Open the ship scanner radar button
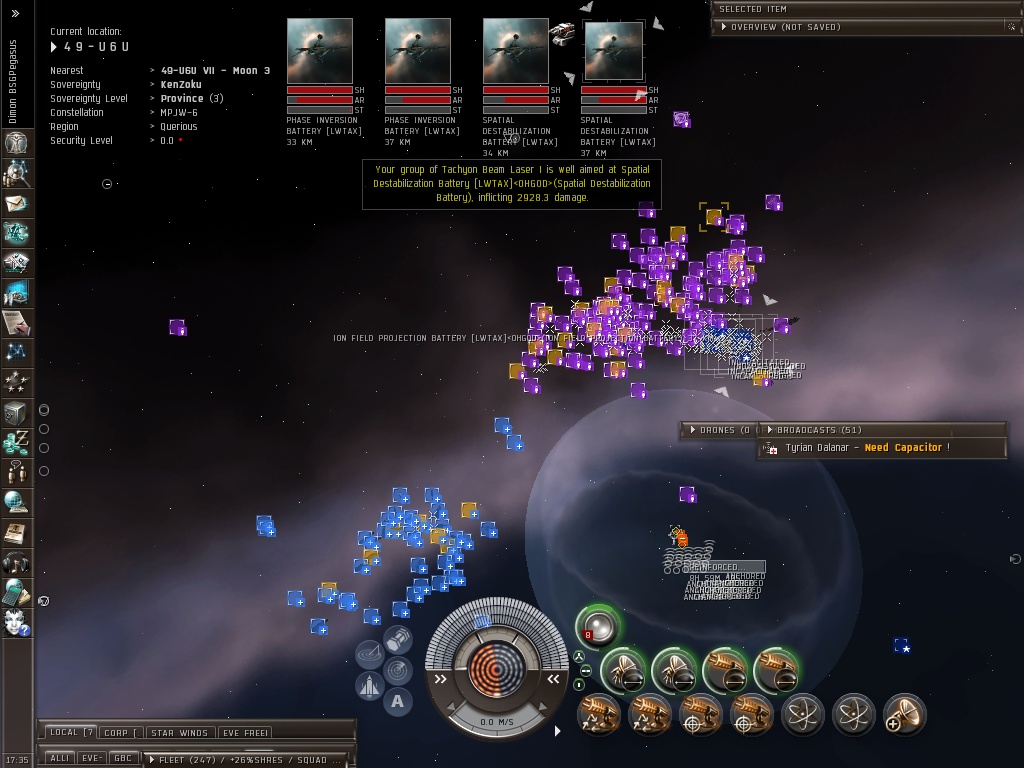This screenshot has height=768, width=1024. tap(397, 669)
